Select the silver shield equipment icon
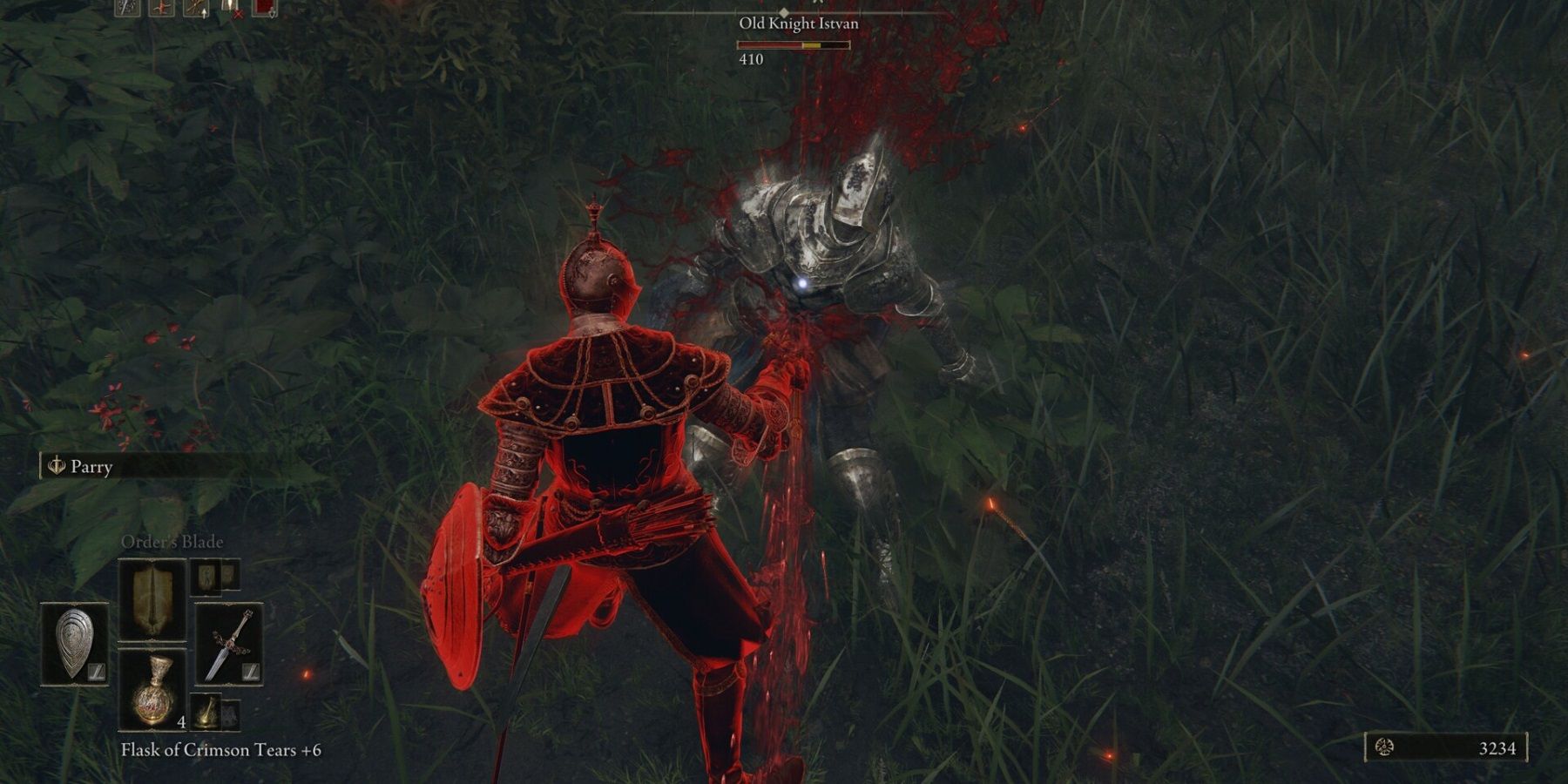The image size is (1568, 784). pyautogui.click(x=72, y=639)
